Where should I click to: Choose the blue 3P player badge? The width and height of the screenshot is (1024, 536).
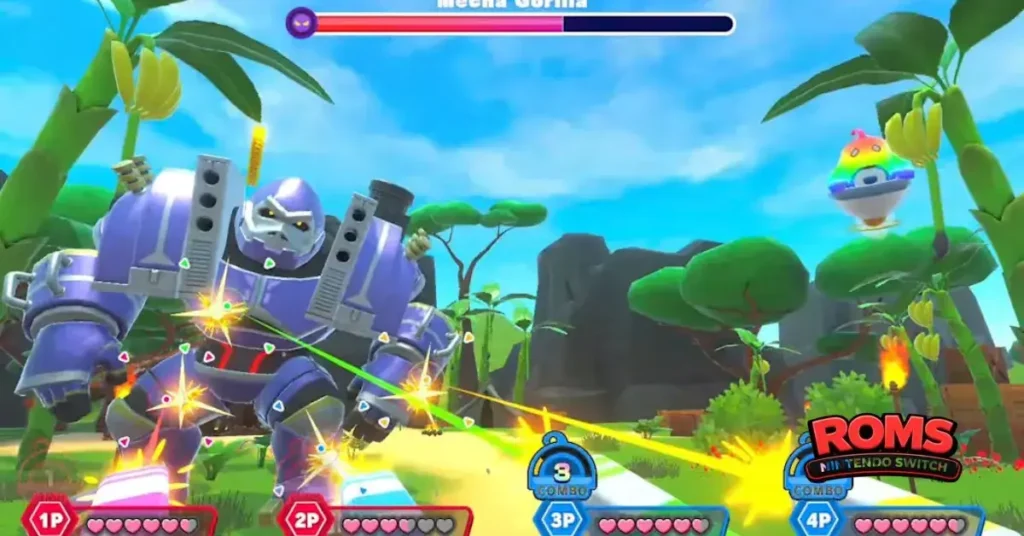tap(558, 520)
